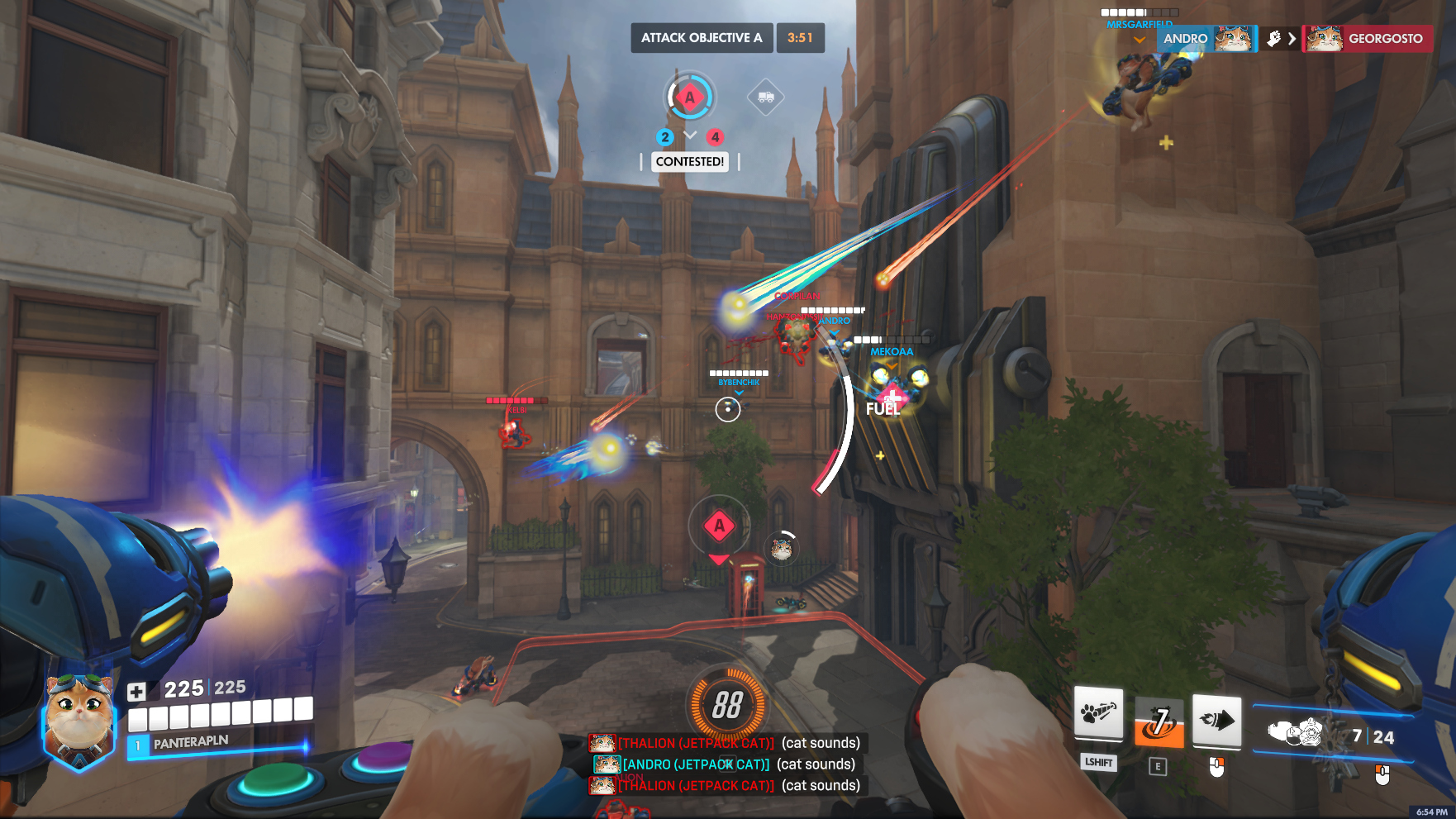The width and height of the screenshot is (1456, 819).
Task: Click the cat face icon beside the waypoint
Action: coord(782,547)
